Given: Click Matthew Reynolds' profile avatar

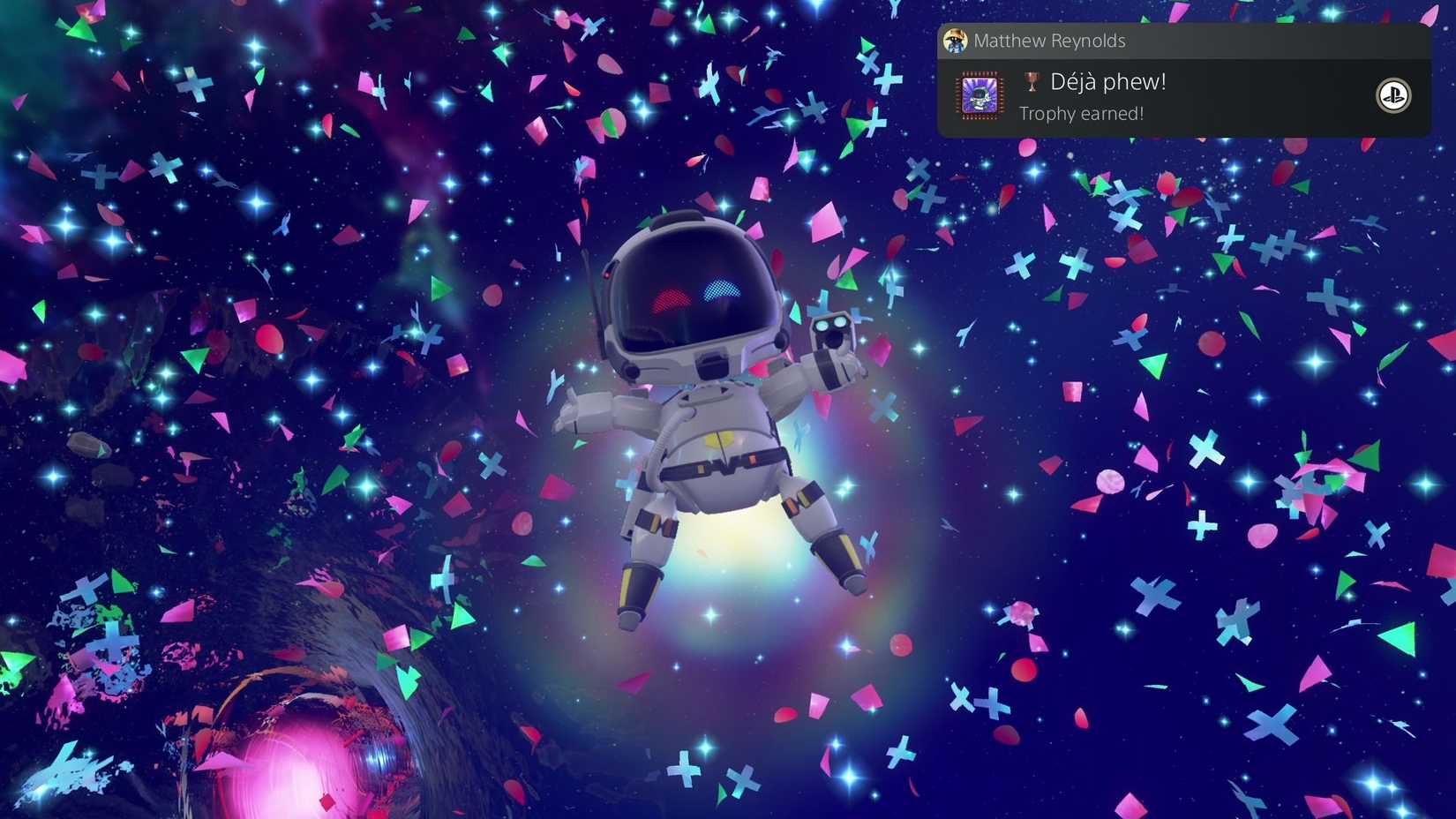Looking at the screenshot, I should click(955, 40).
